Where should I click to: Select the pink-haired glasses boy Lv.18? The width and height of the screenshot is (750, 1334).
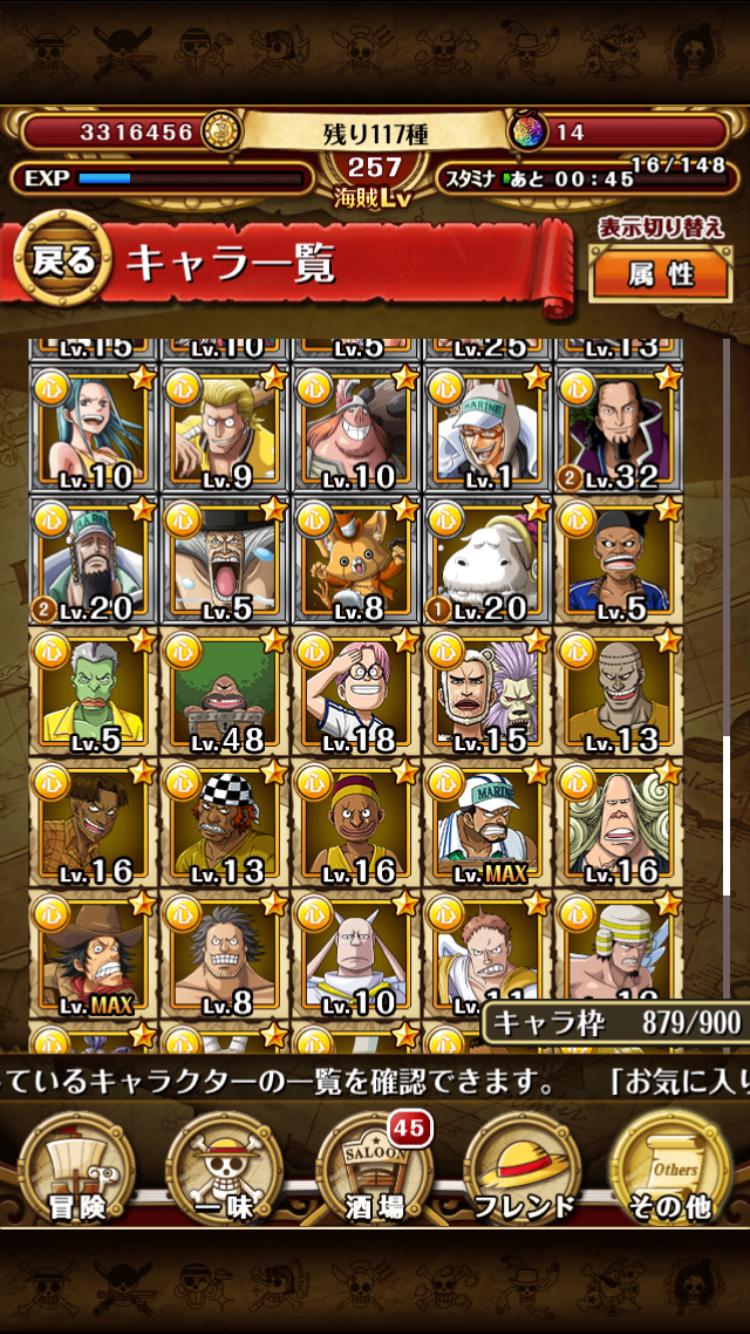(x=355, y=692)
